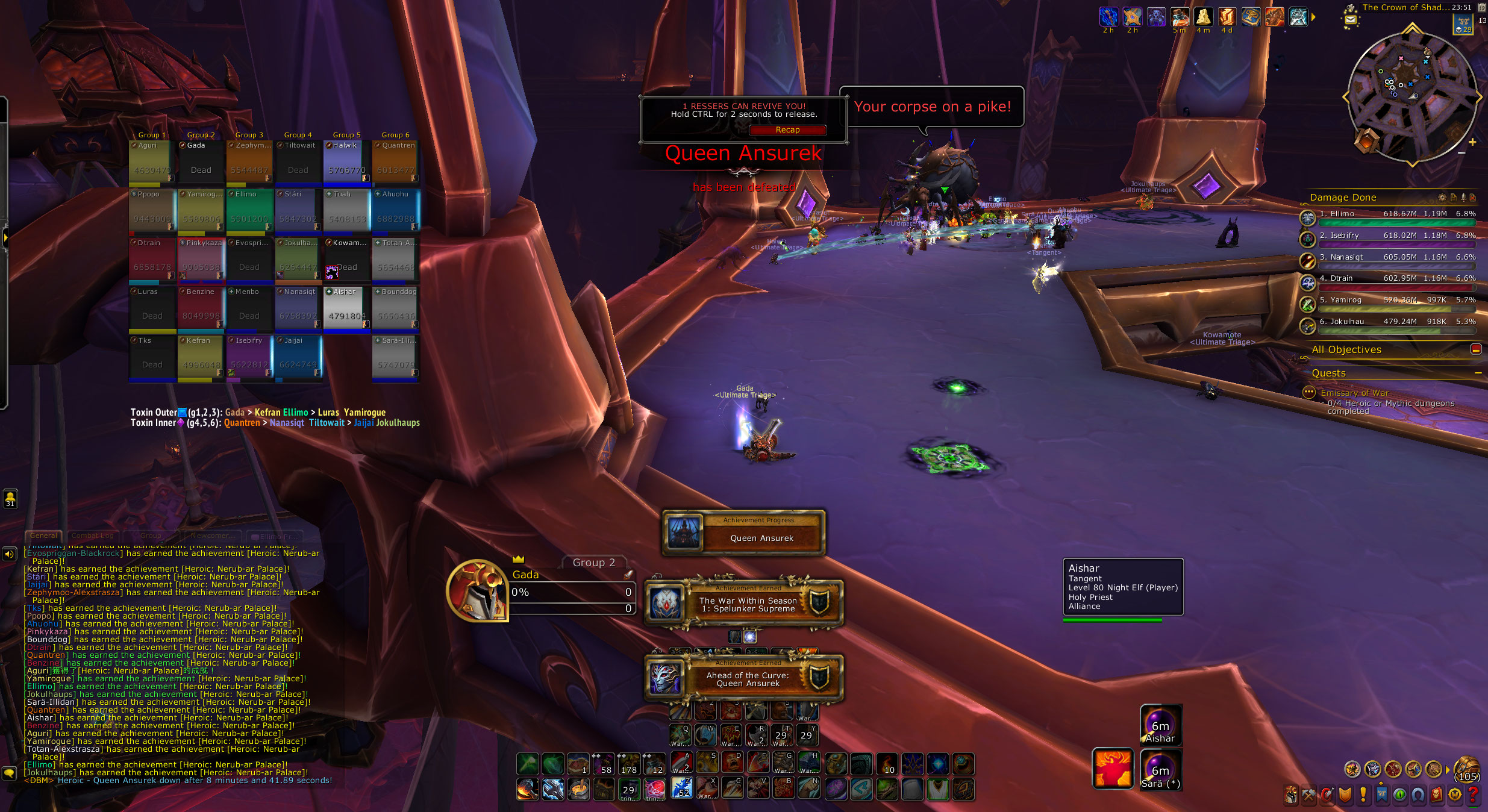Screen dimensions: 1488x812
Task: Switch to the General chat tab
Action: pyautogui.click(x=43, y=536)
